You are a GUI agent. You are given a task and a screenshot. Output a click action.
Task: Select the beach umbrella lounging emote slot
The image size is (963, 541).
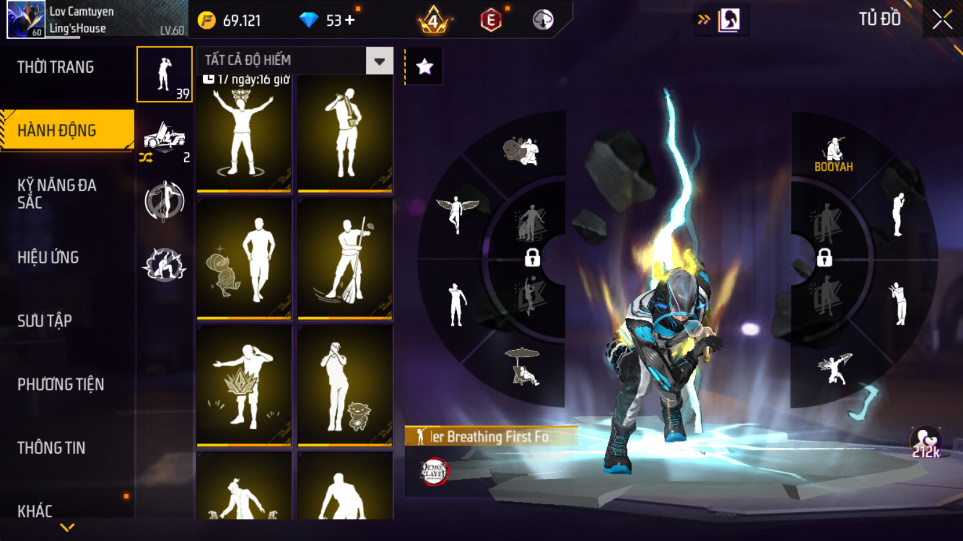(524, 366)
